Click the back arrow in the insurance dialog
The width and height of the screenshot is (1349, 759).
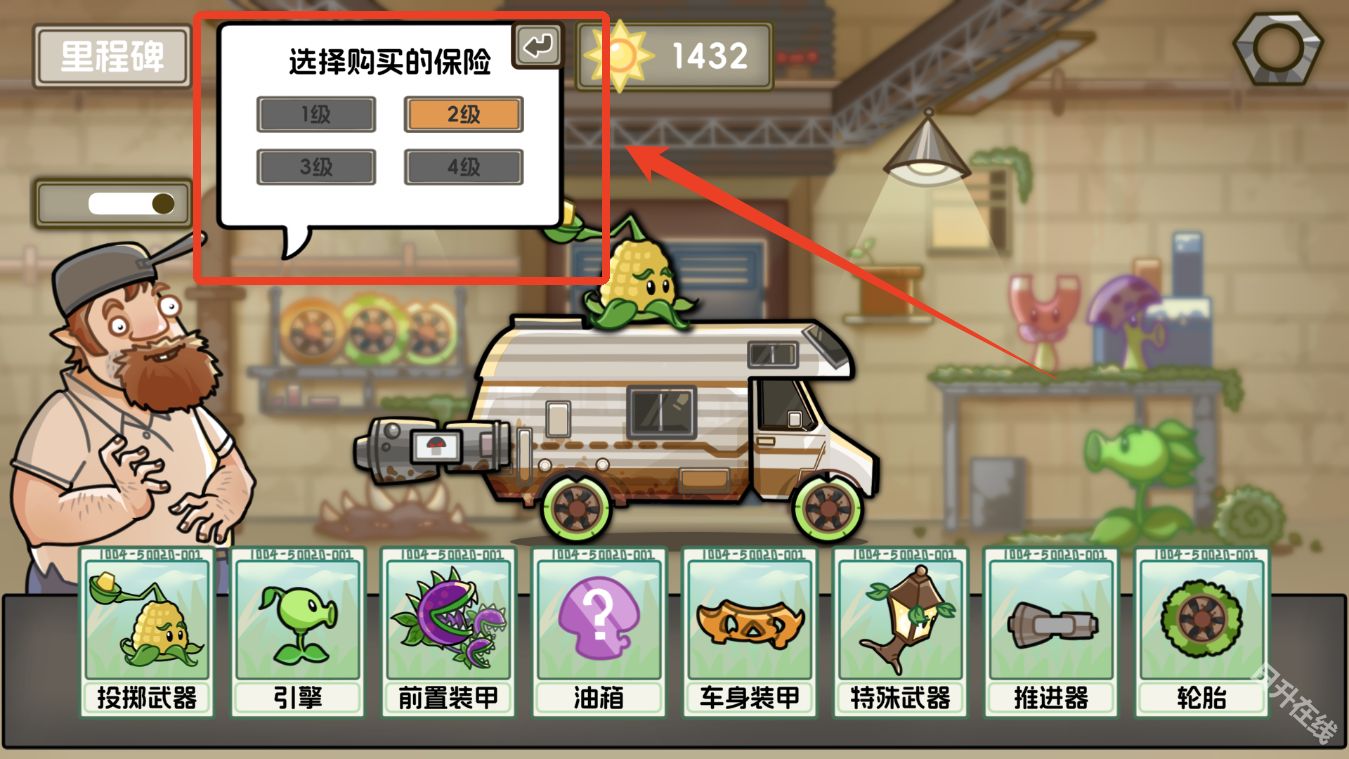(x=538, y=44)
